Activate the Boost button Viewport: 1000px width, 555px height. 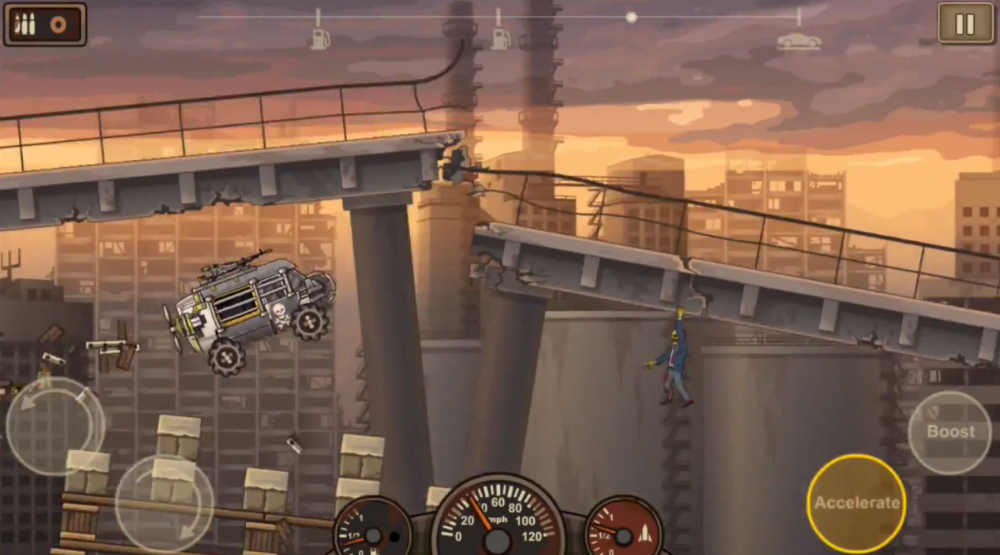[949, 432]
